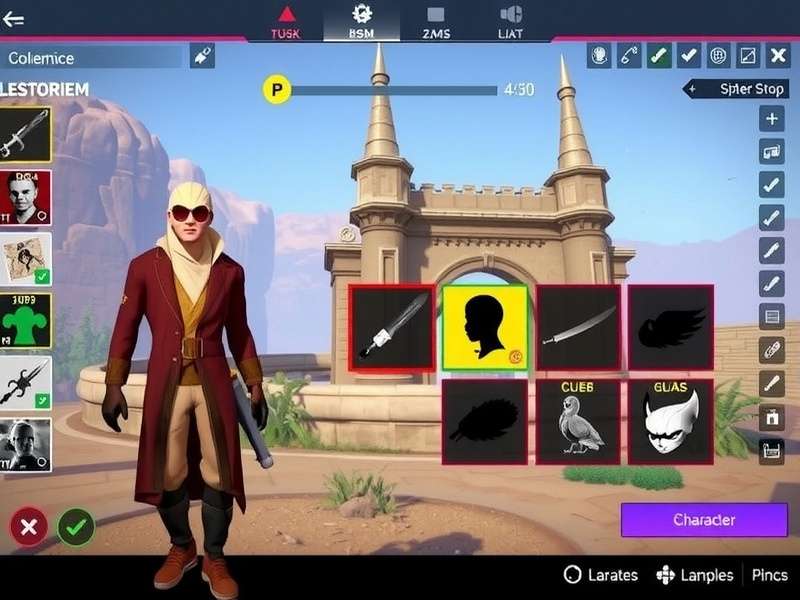
Task: Confirm with the green checkmark button
Action: click(x=76, y=527)
